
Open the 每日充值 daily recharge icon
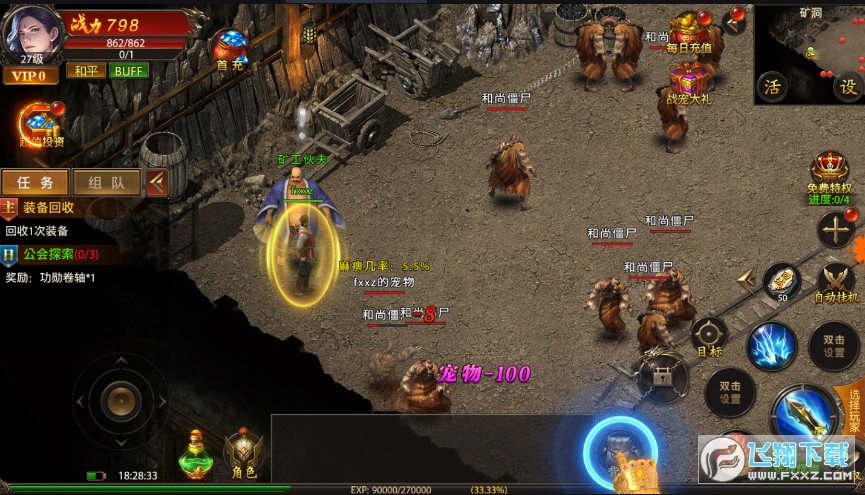tap(689, 32)
